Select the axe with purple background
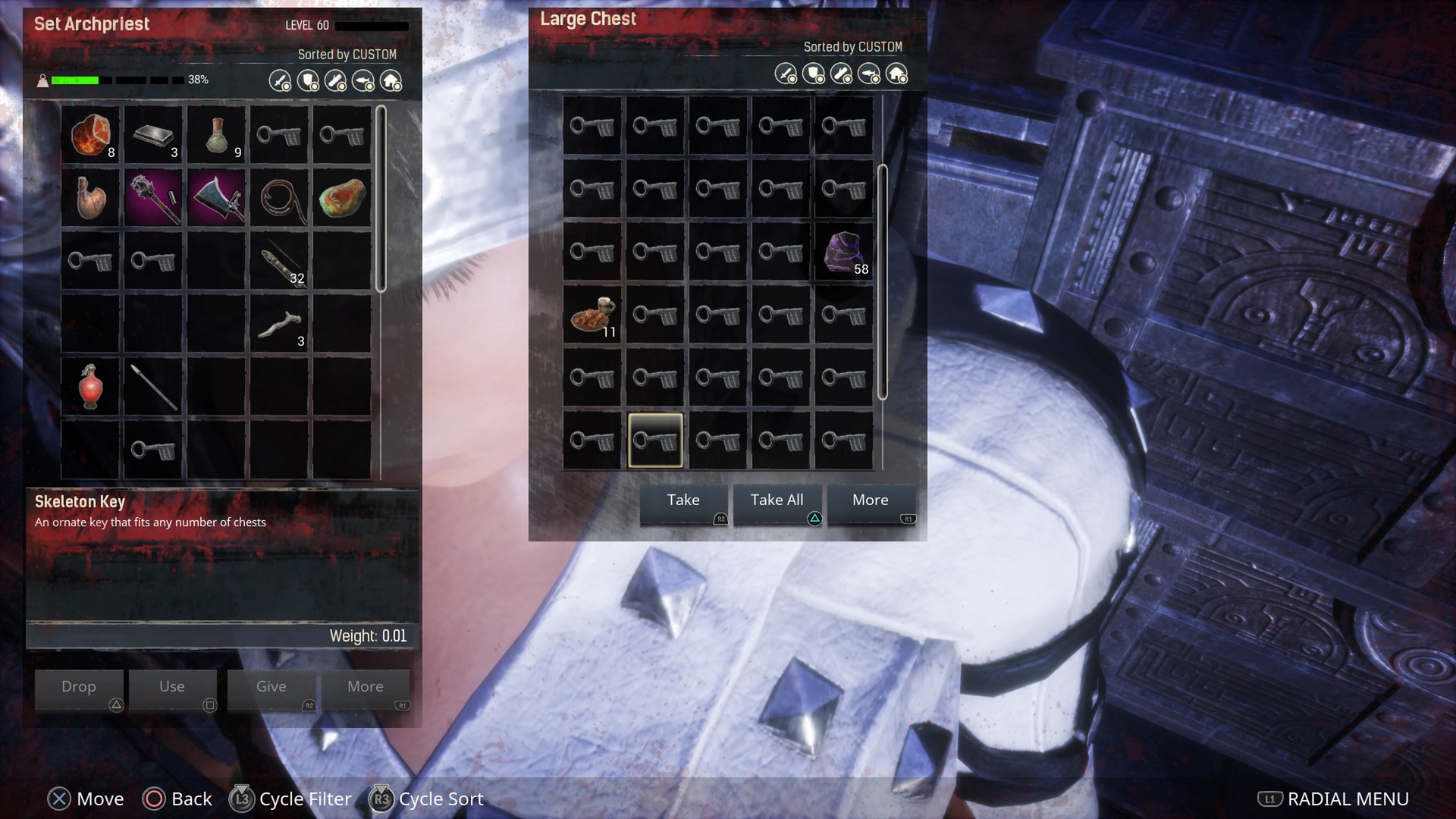Screen dimensions: 1456x819 (x=217, y=198)
